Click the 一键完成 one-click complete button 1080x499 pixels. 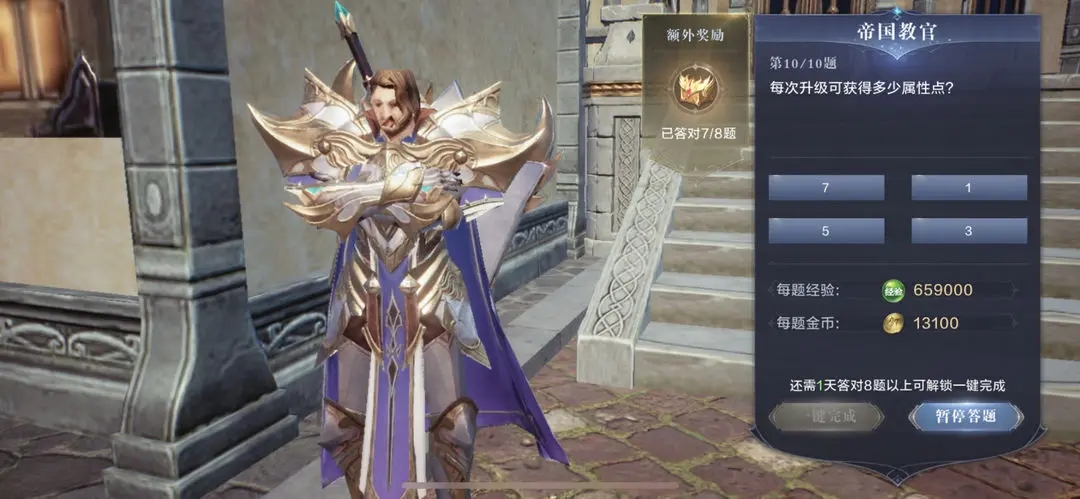826,416
